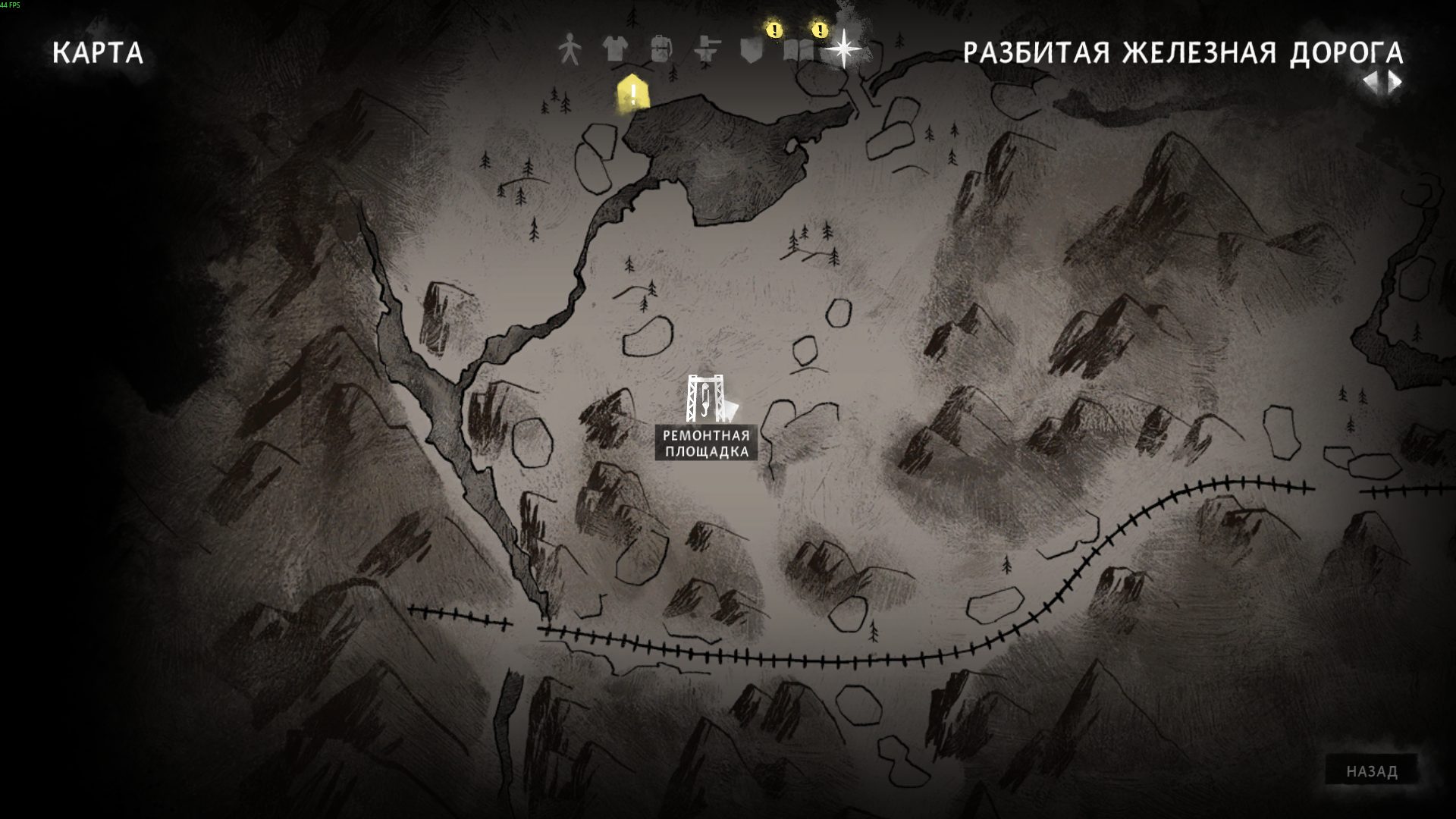Open the backpack inventory tab
1456x819 pixels.
(x=661, y=50)
